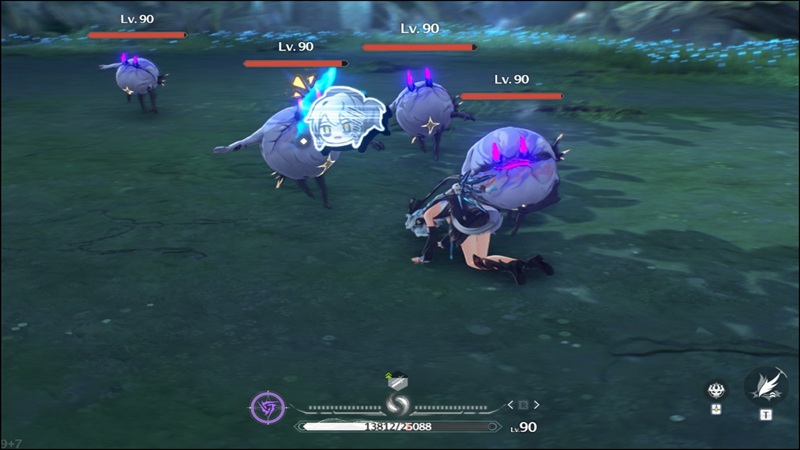Click the purple triangular emblem icon

pos(268,406)
